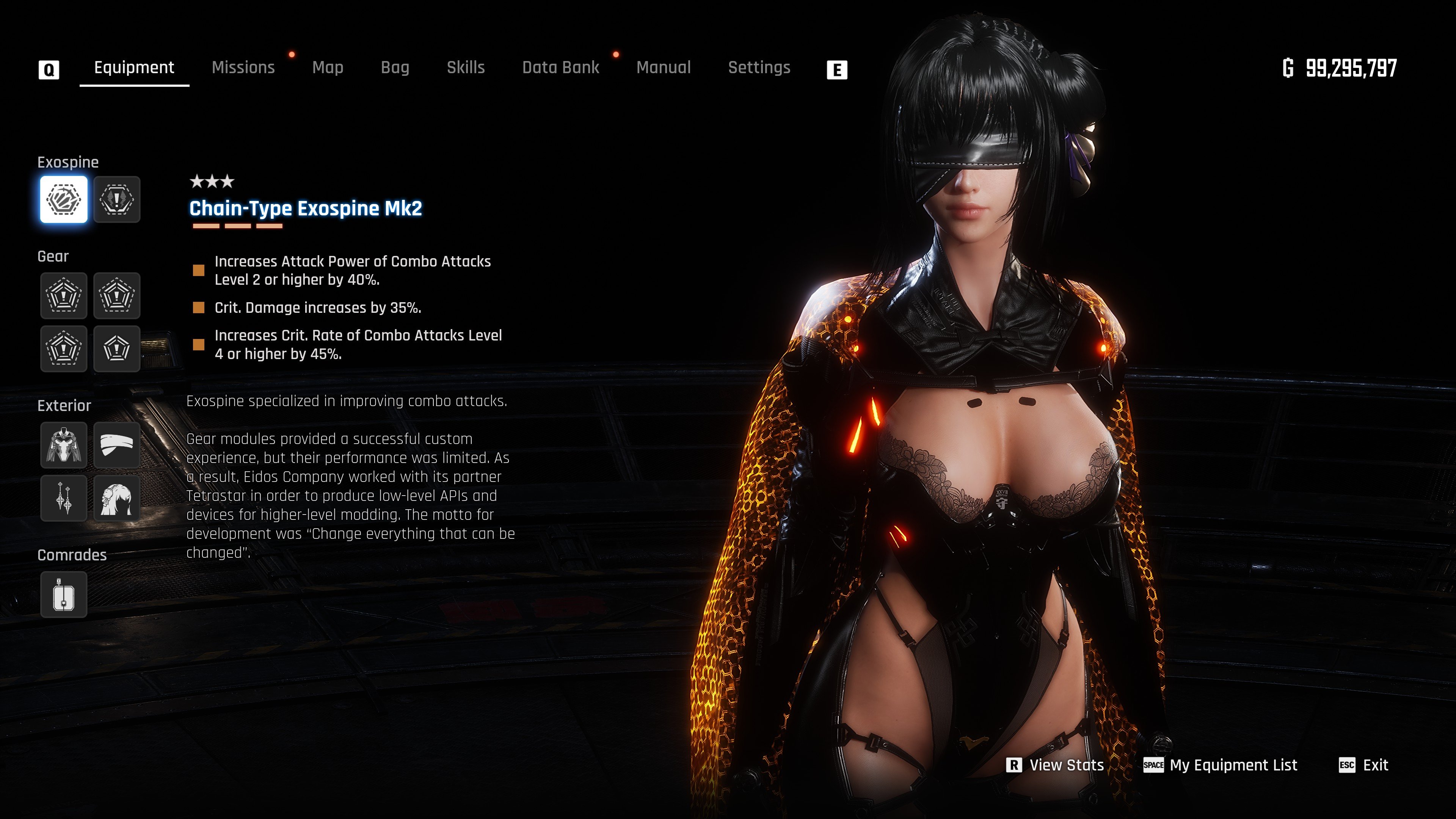
Task: Open the Map tab
Action: [x=328, y=68]
